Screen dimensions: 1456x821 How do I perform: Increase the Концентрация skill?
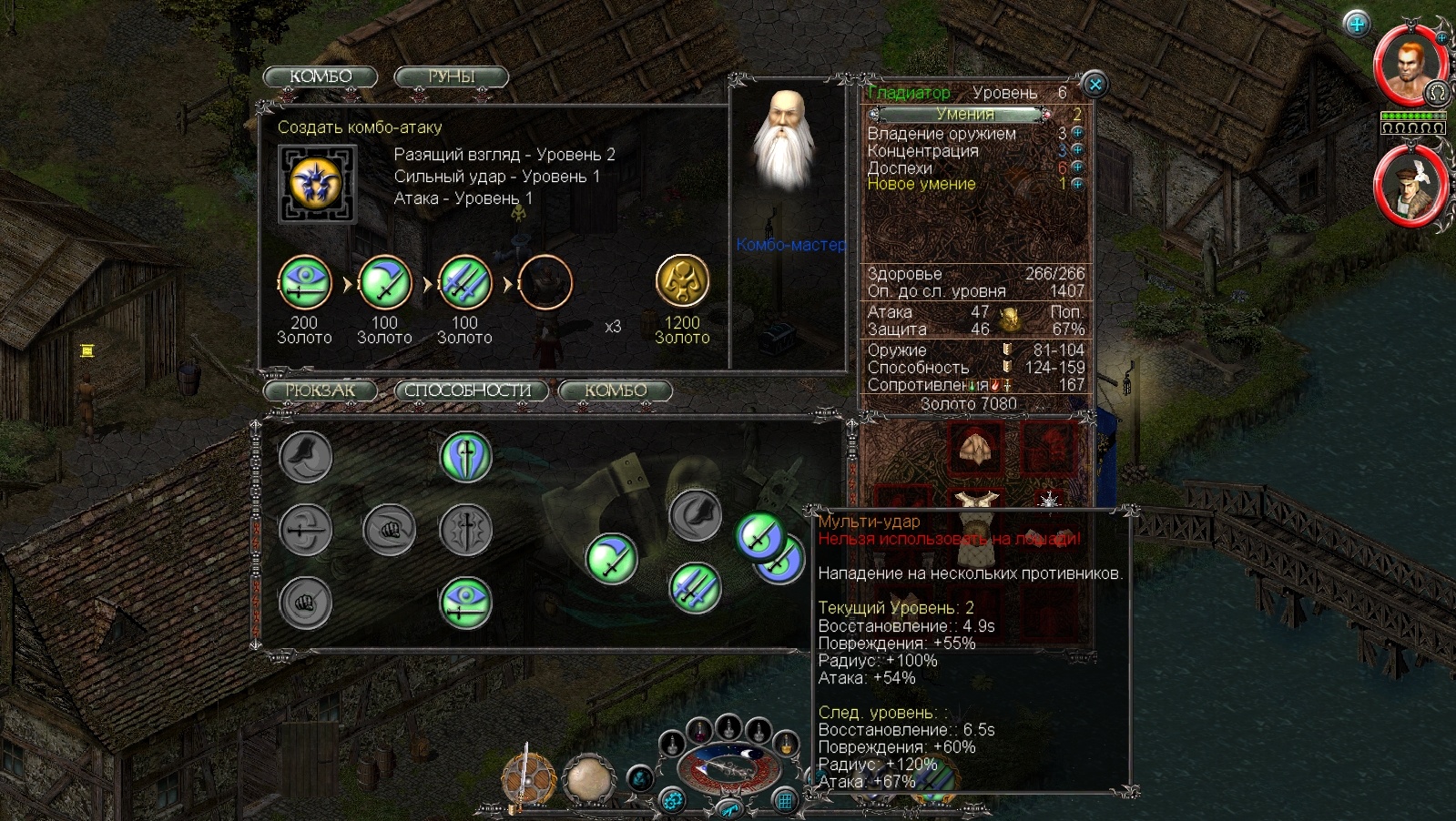(1078, 150)
